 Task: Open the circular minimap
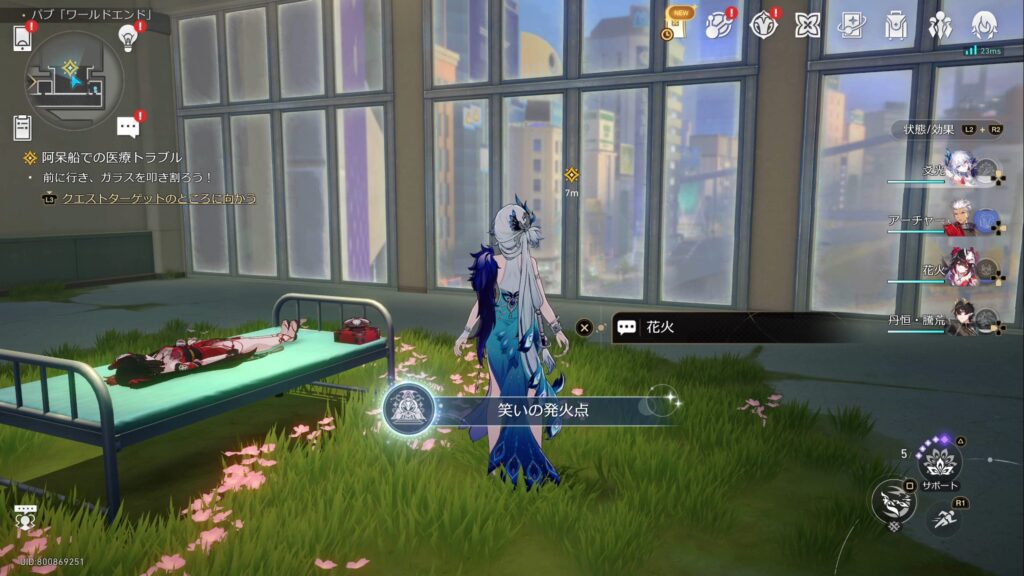point(74,80)
